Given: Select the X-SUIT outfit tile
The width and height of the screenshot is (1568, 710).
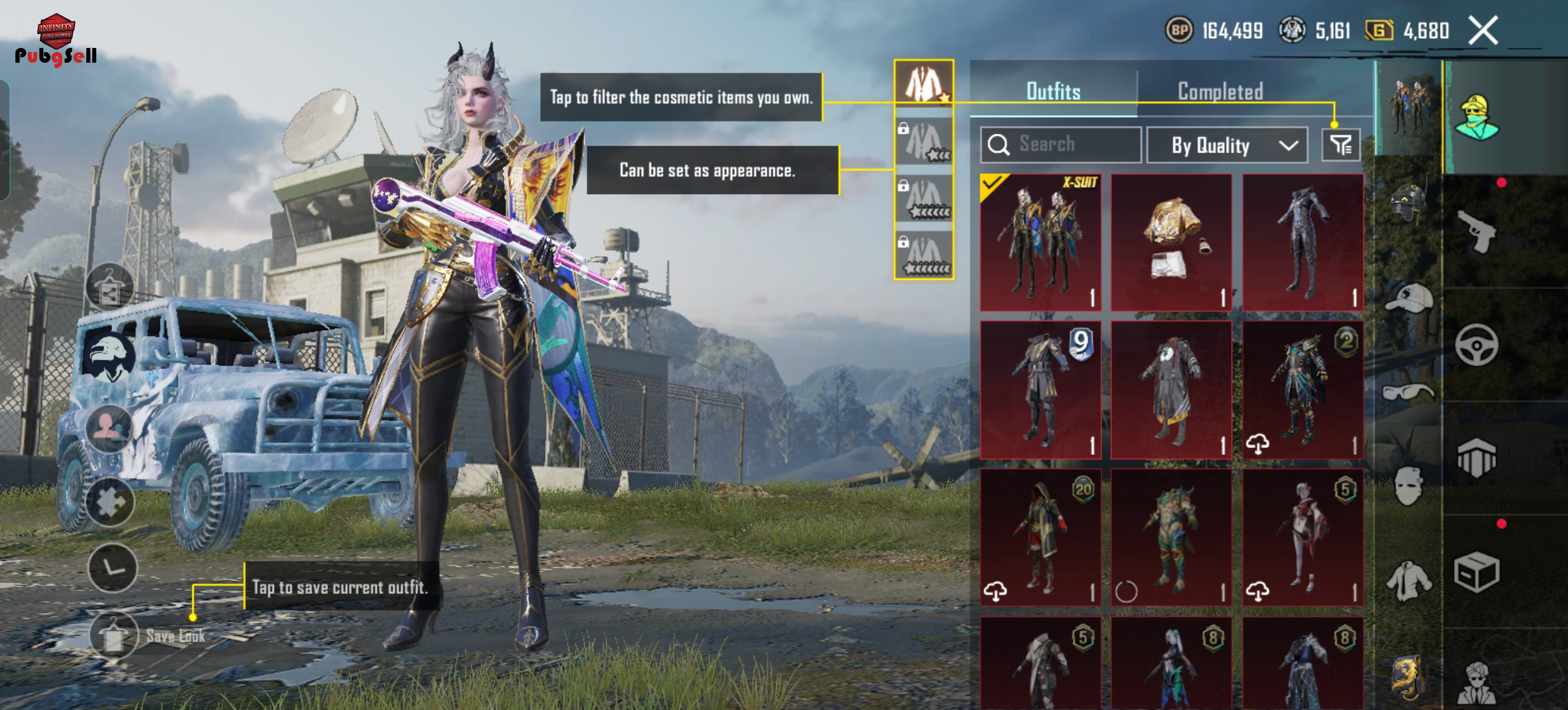Looking at the screenshot, I should click(x=1040, y=243).
